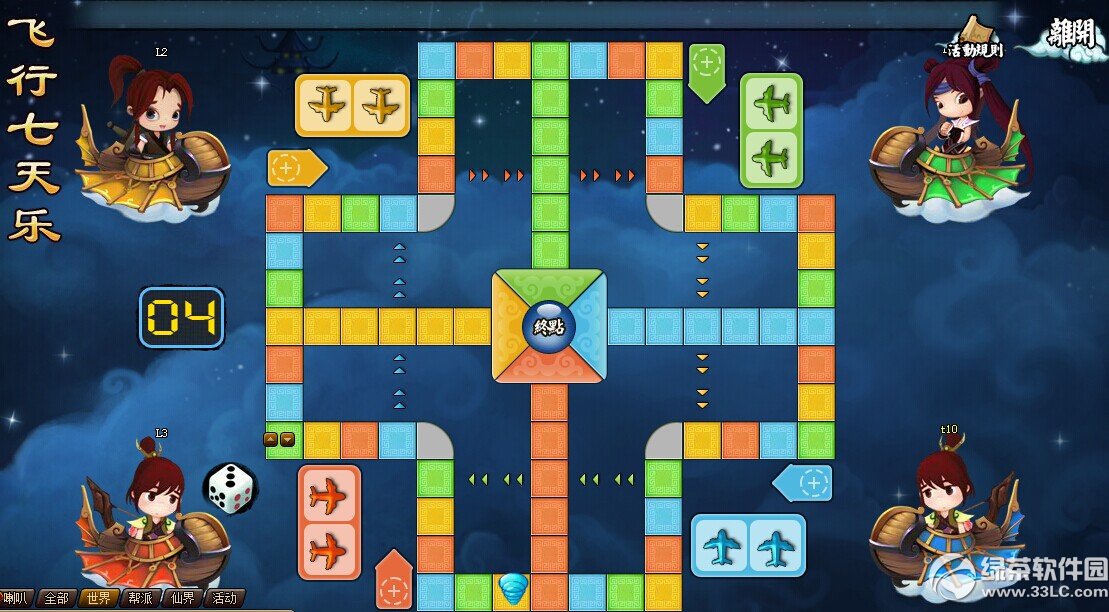
Task: Collapse chat with the small down arrow
Action: click(x=287, y=439)
